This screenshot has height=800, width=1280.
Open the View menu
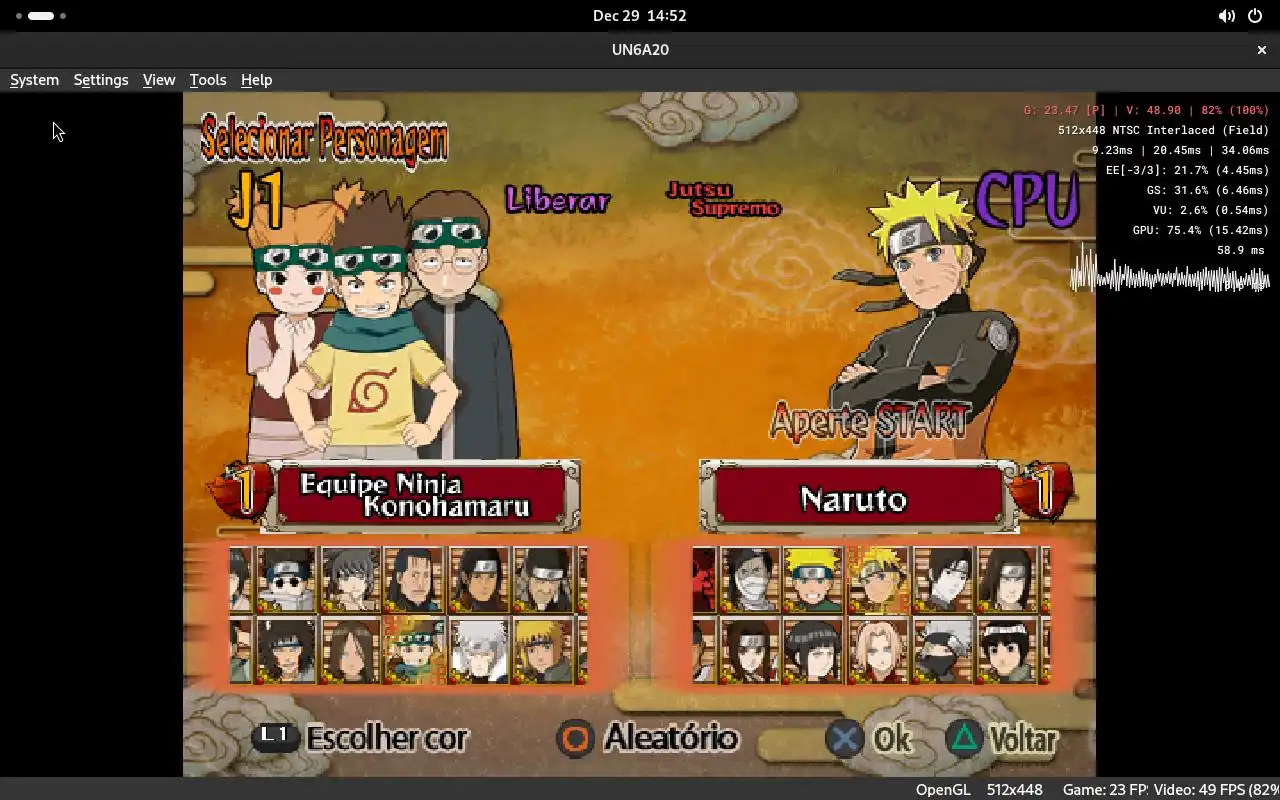tap(159, 80)
